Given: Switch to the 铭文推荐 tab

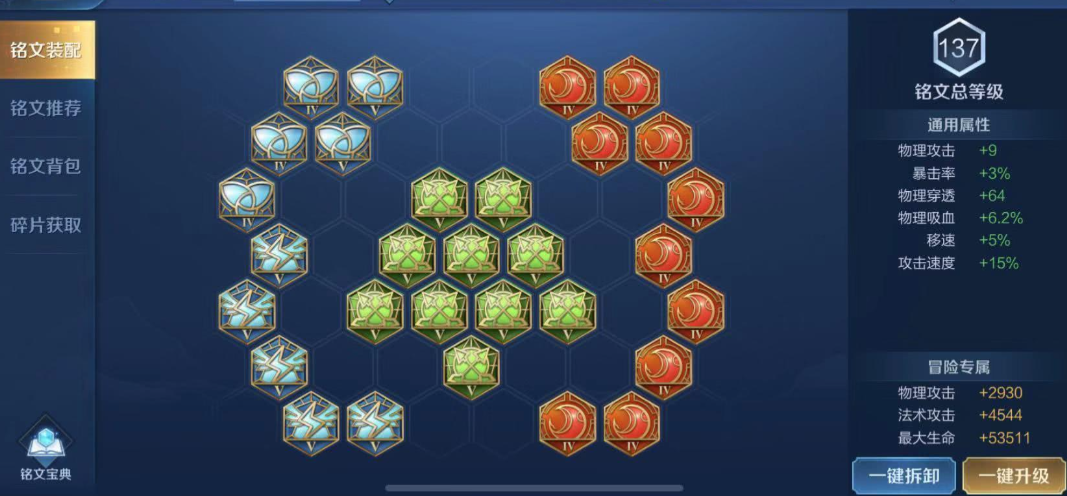Looking at the screenshot, I should tap(46, 108).
